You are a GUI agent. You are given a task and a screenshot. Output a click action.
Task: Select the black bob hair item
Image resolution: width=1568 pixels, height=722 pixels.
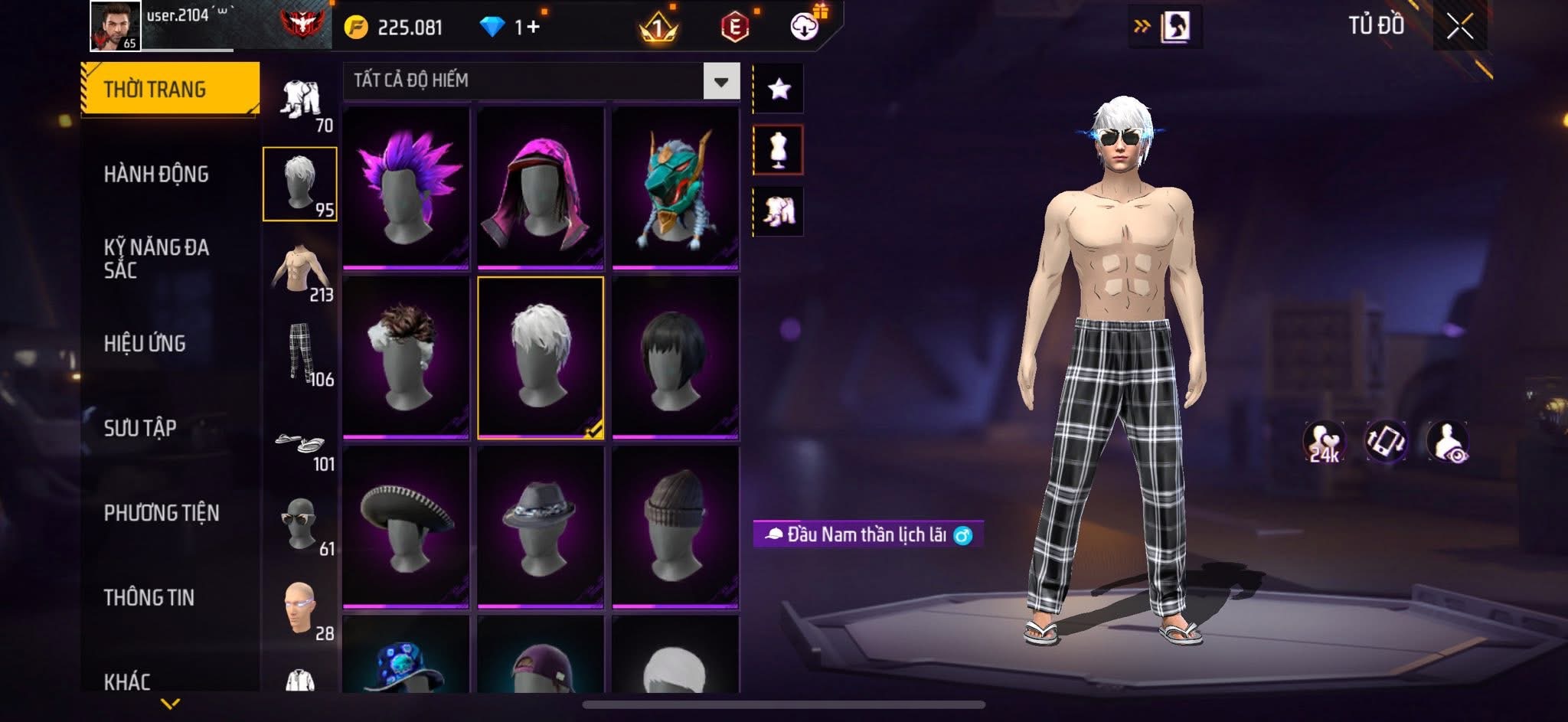(675, 358)
